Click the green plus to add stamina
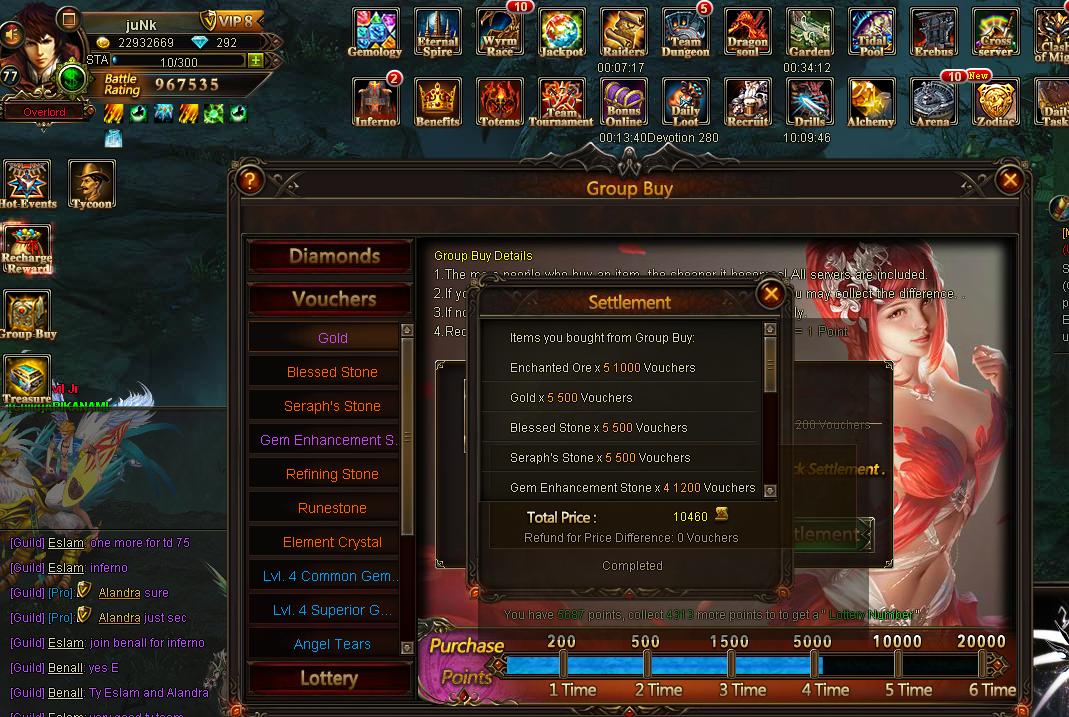The image size is (1069, 717). (256, 60)
